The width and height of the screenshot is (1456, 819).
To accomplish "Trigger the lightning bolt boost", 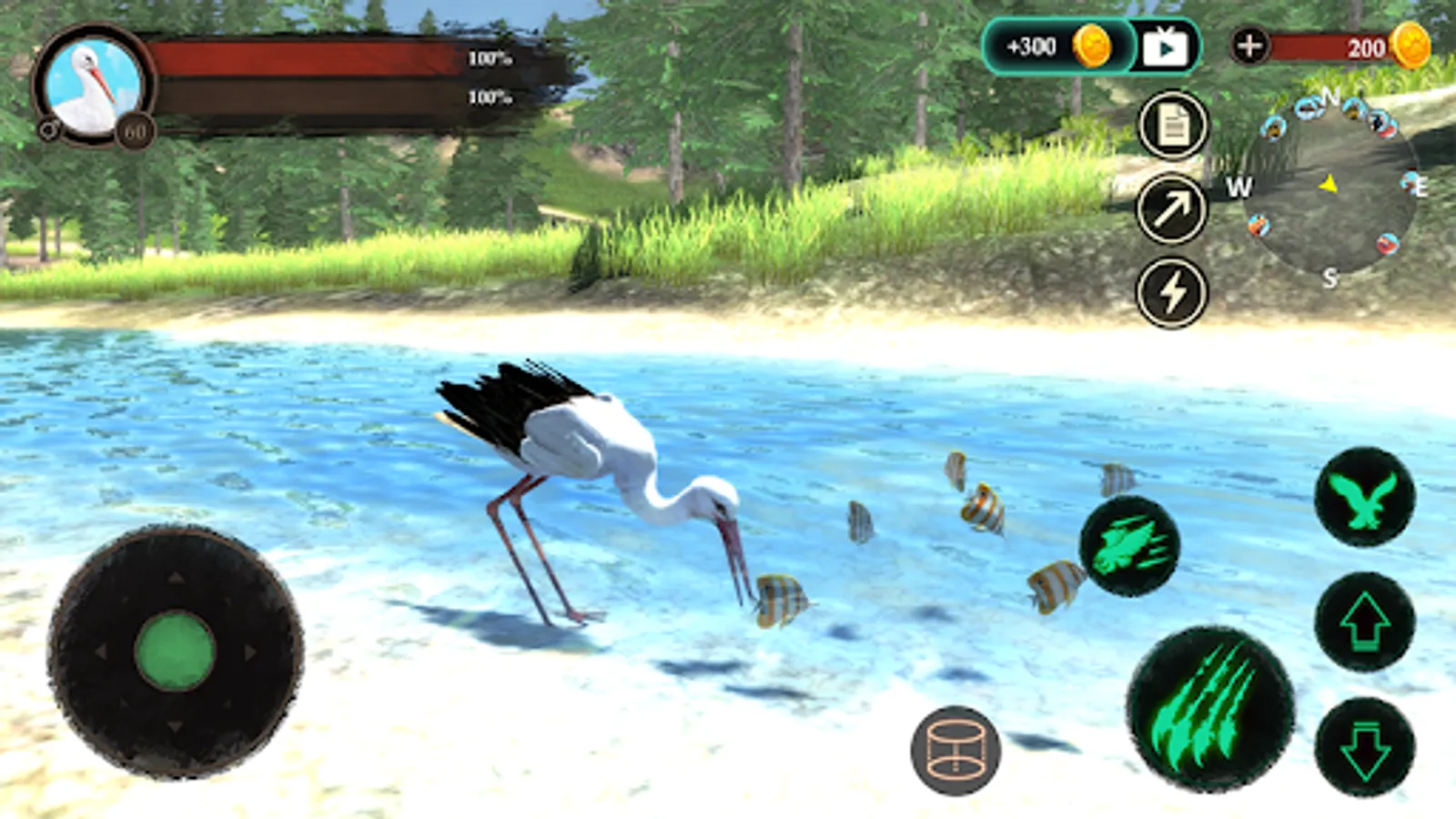I will [x=1172, y=293].
